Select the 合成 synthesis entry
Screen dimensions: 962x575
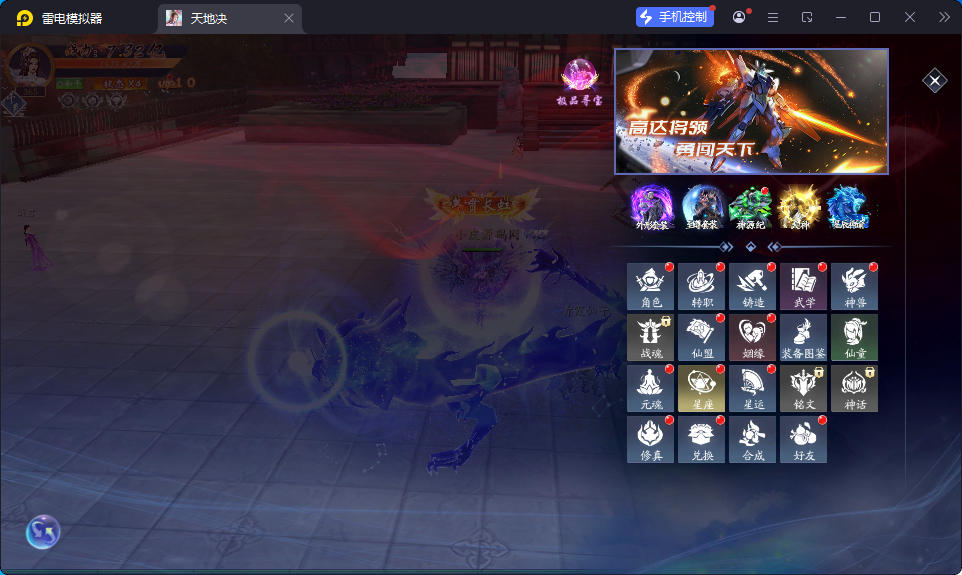click(x=753, y=439)
